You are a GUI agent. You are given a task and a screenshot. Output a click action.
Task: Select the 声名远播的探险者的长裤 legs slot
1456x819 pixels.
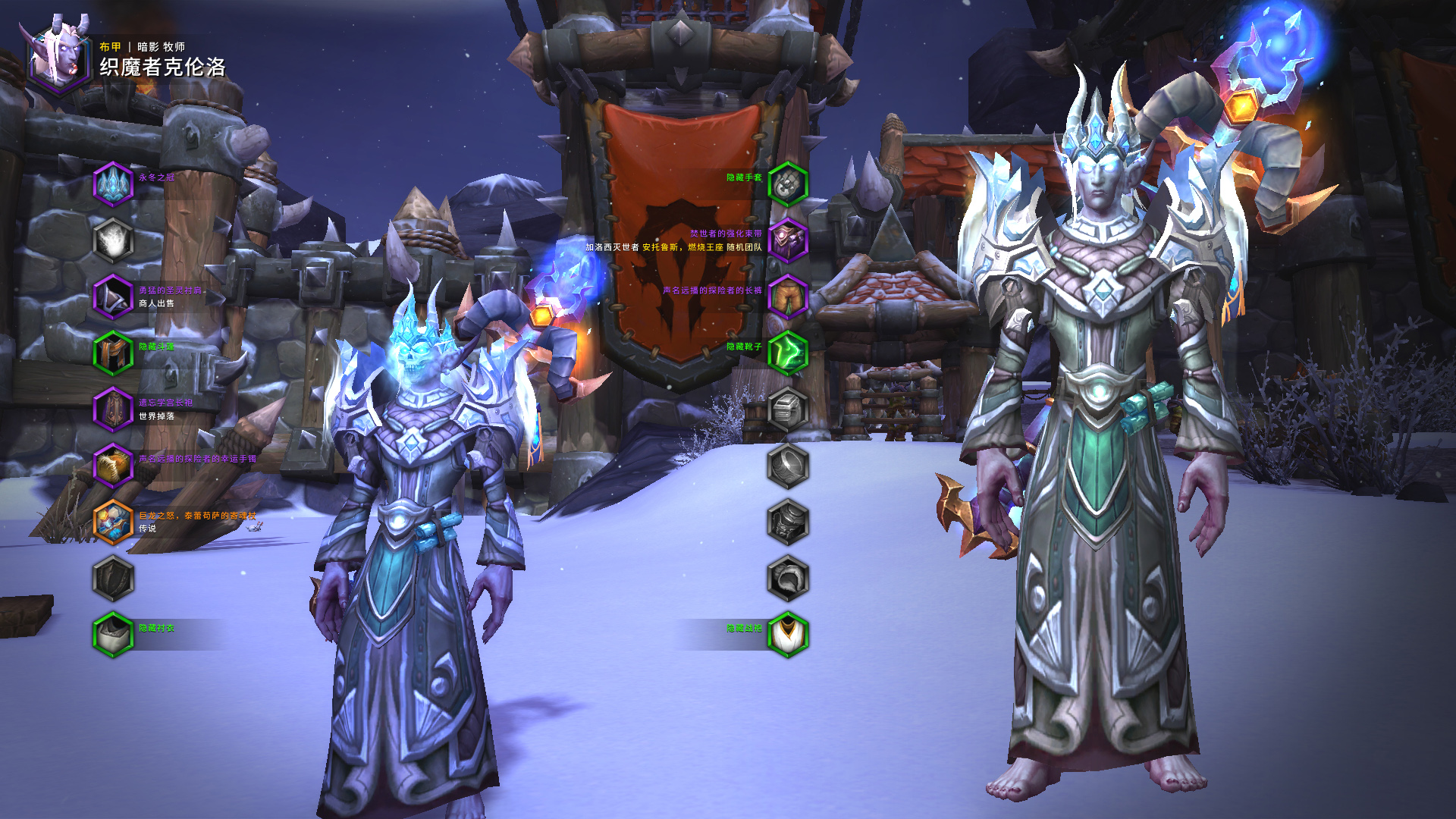pos(788,297)
